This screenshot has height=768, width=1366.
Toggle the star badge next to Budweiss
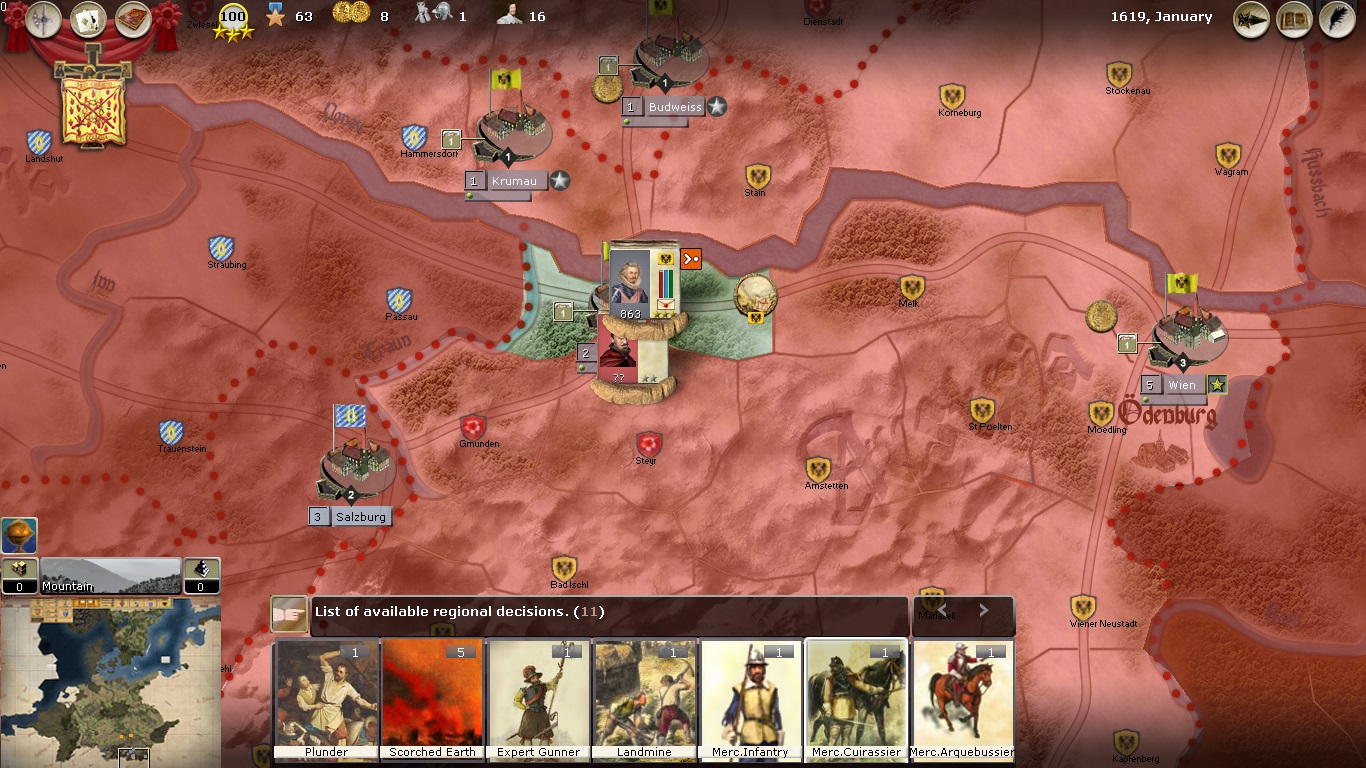tap(716, 107)
